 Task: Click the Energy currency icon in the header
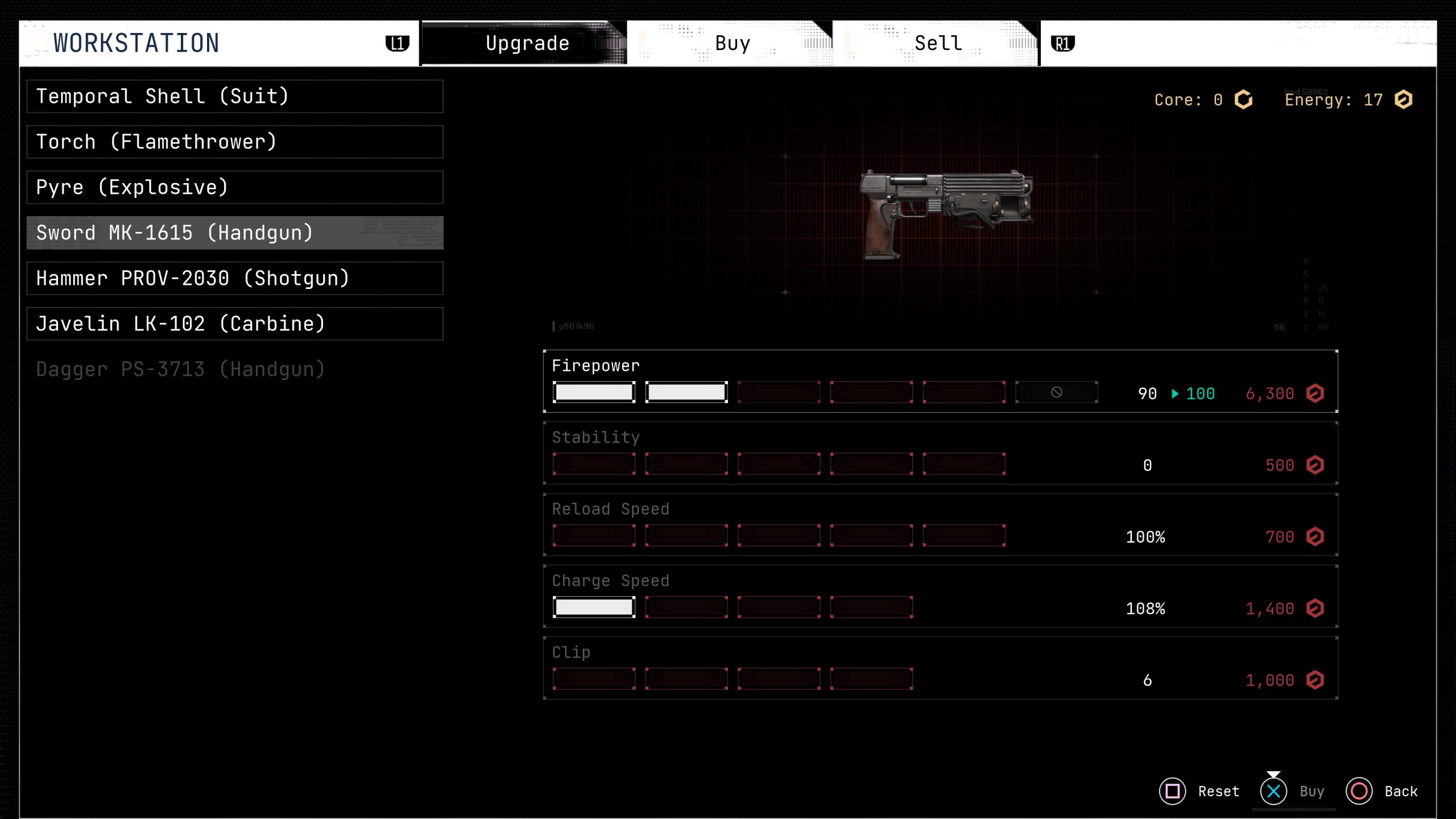(1403, 100)
